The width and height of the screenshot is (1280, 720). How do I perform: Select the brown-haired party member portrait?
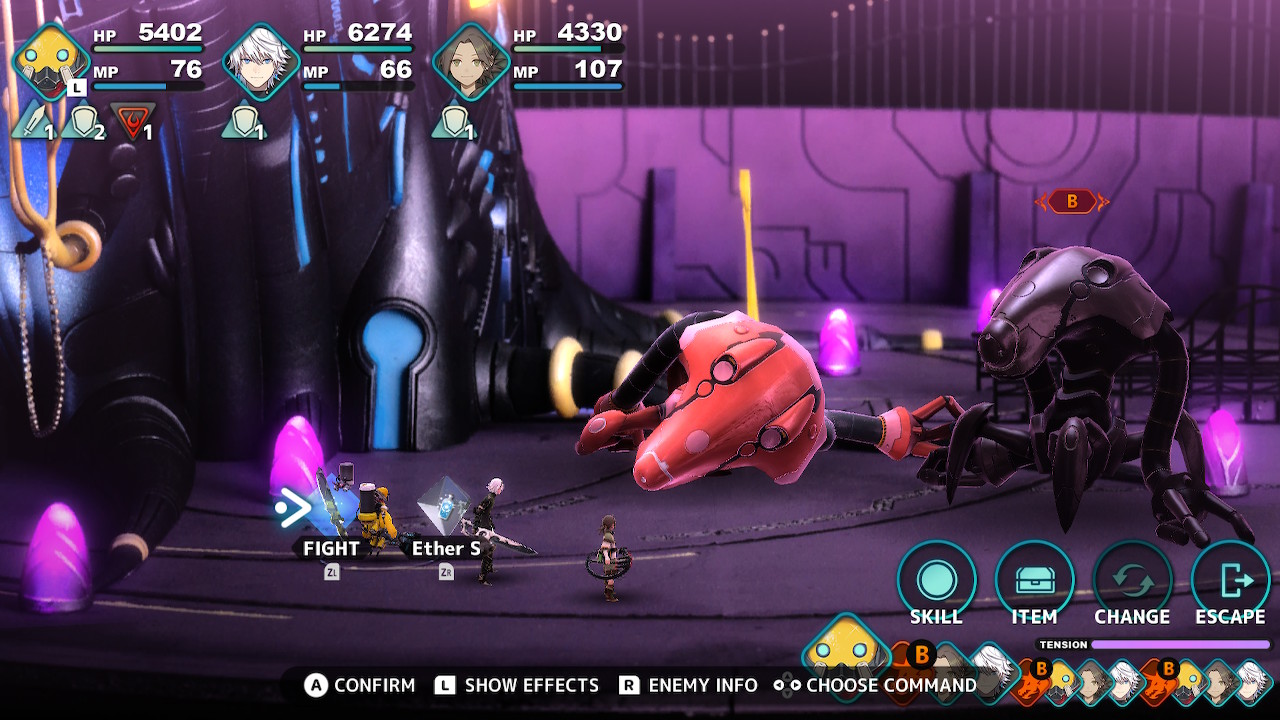pyautogui.click(x=471, y=62)
